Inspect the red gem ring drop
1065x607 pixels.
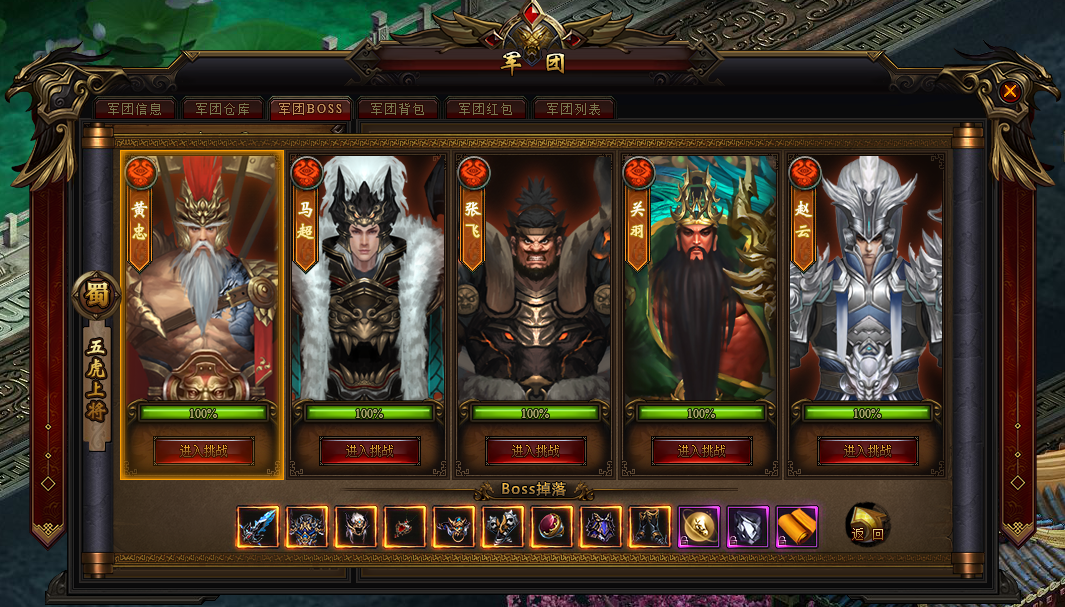pyautogui.click(x=551, y=527)
